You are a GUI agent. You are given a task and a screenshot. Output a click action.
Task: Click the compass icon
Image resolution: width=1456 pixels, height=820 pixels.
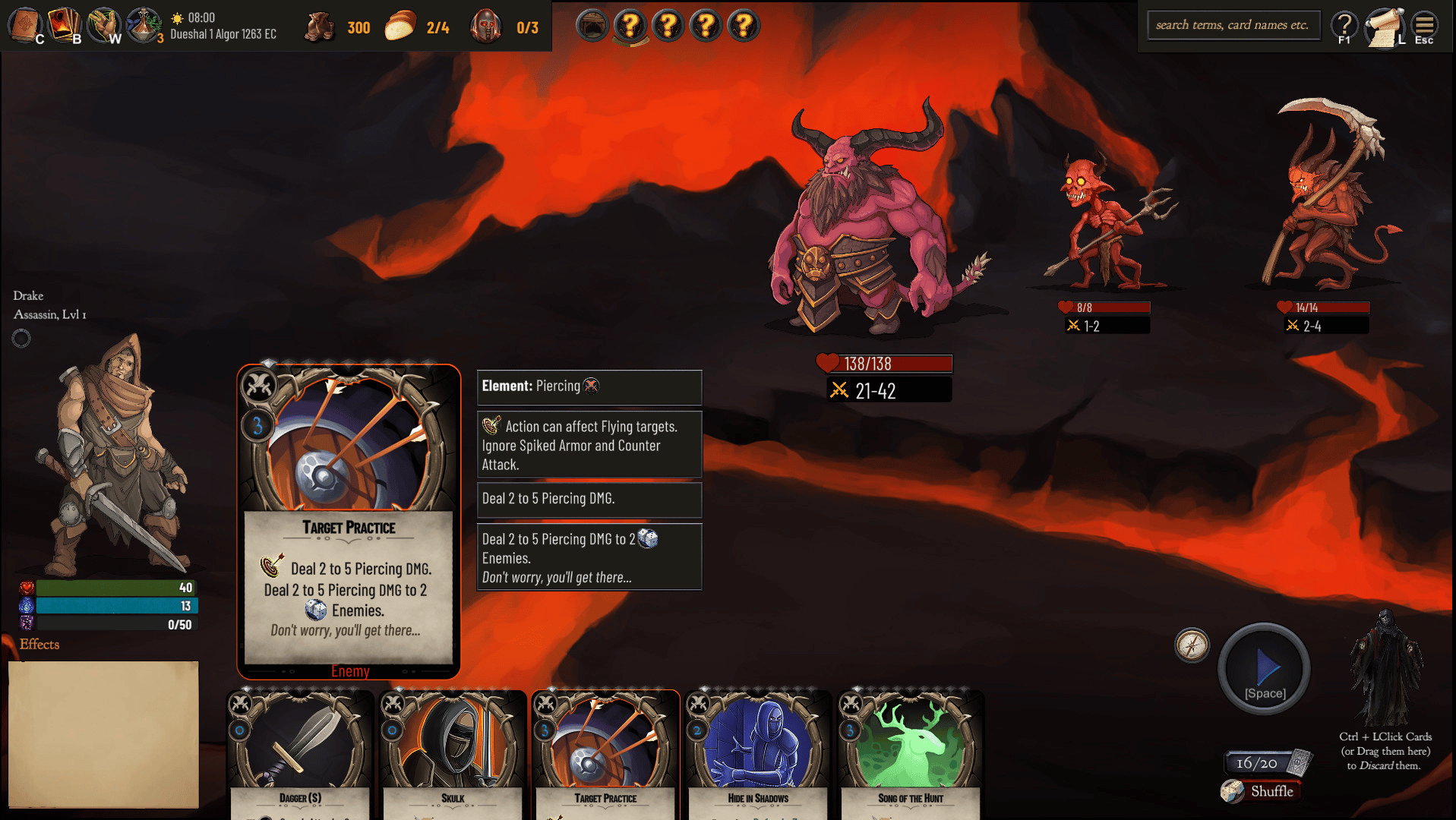click(x=1192, y=645)
